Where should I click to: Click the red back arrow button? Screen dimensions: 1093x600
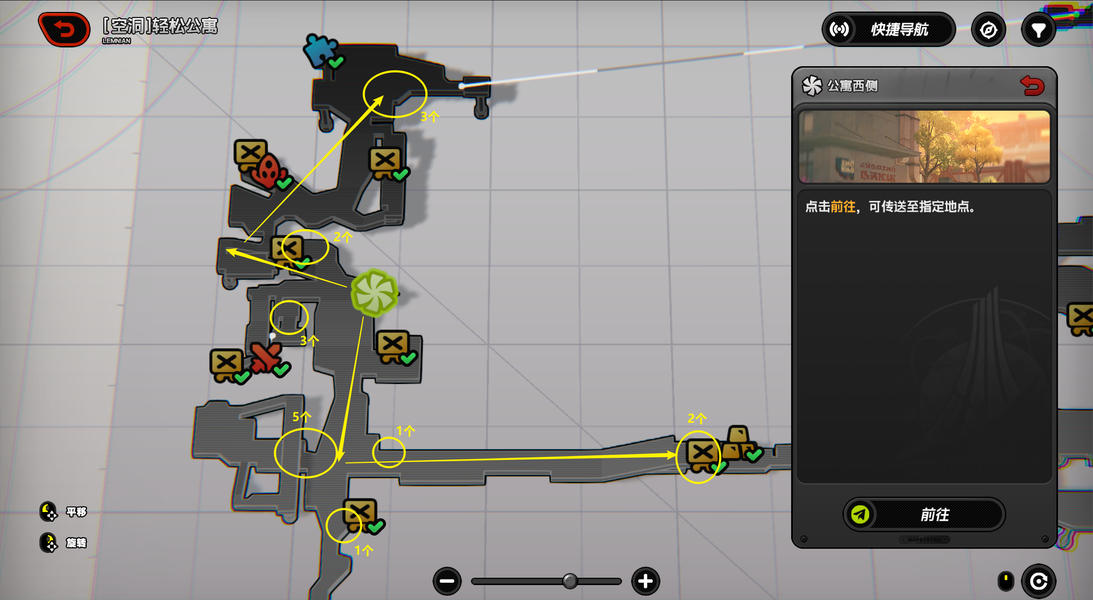64,29
